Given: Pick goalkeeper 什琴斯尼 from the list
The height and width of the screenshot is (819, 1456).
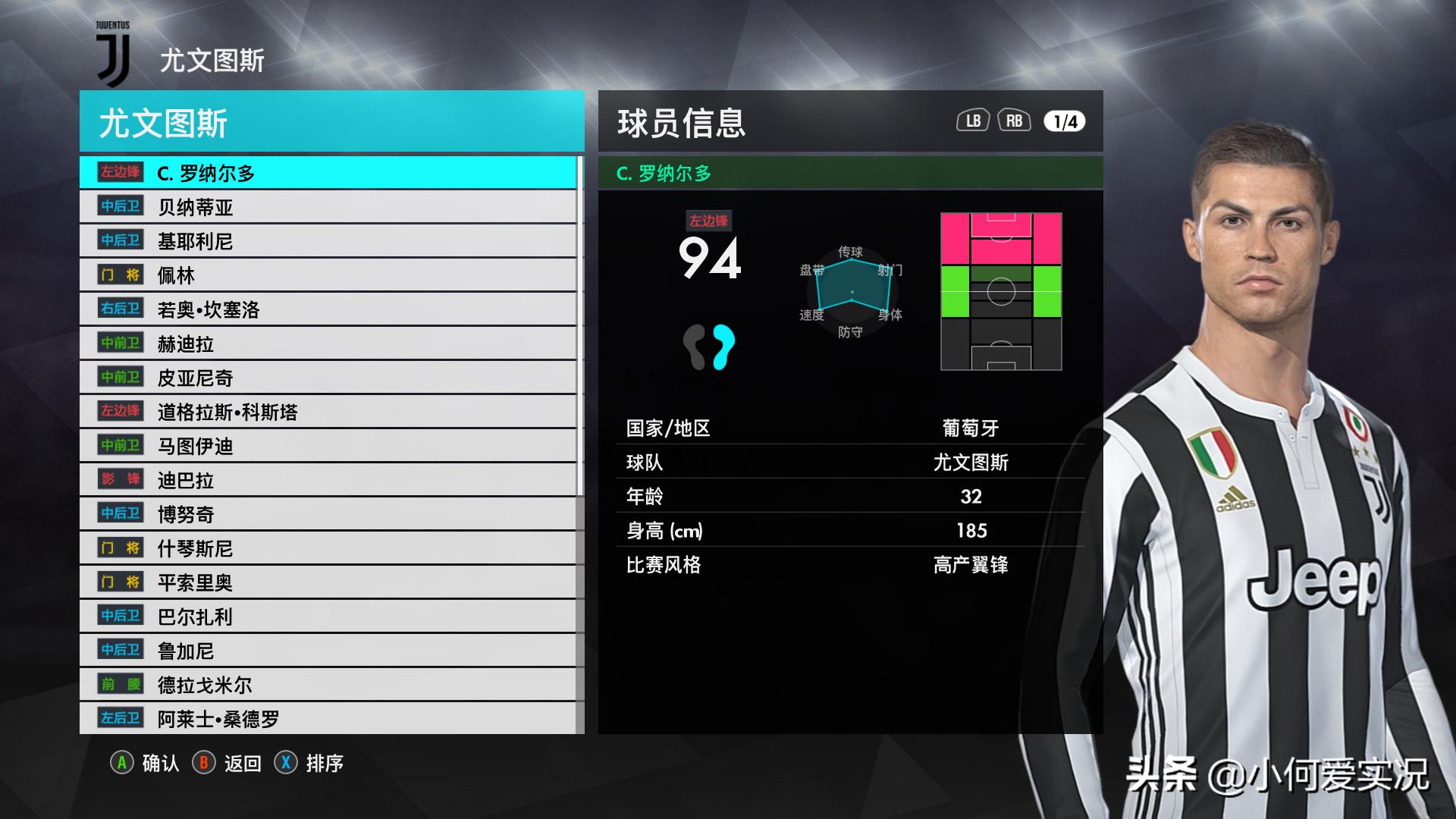Looking at the screenshot, I should [x=328, y=548].
